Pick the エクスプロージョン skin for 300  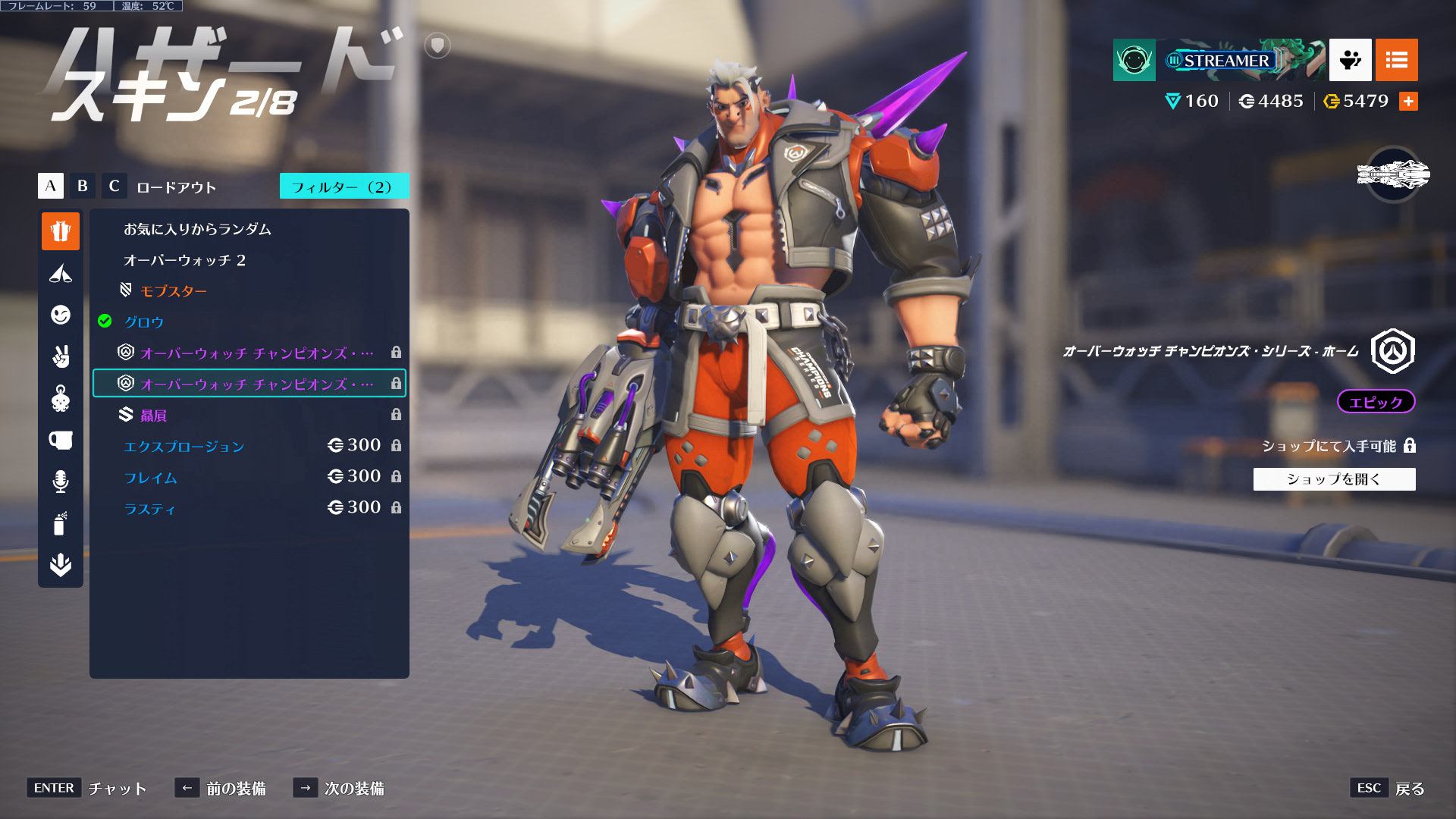[x=184, y=447]
